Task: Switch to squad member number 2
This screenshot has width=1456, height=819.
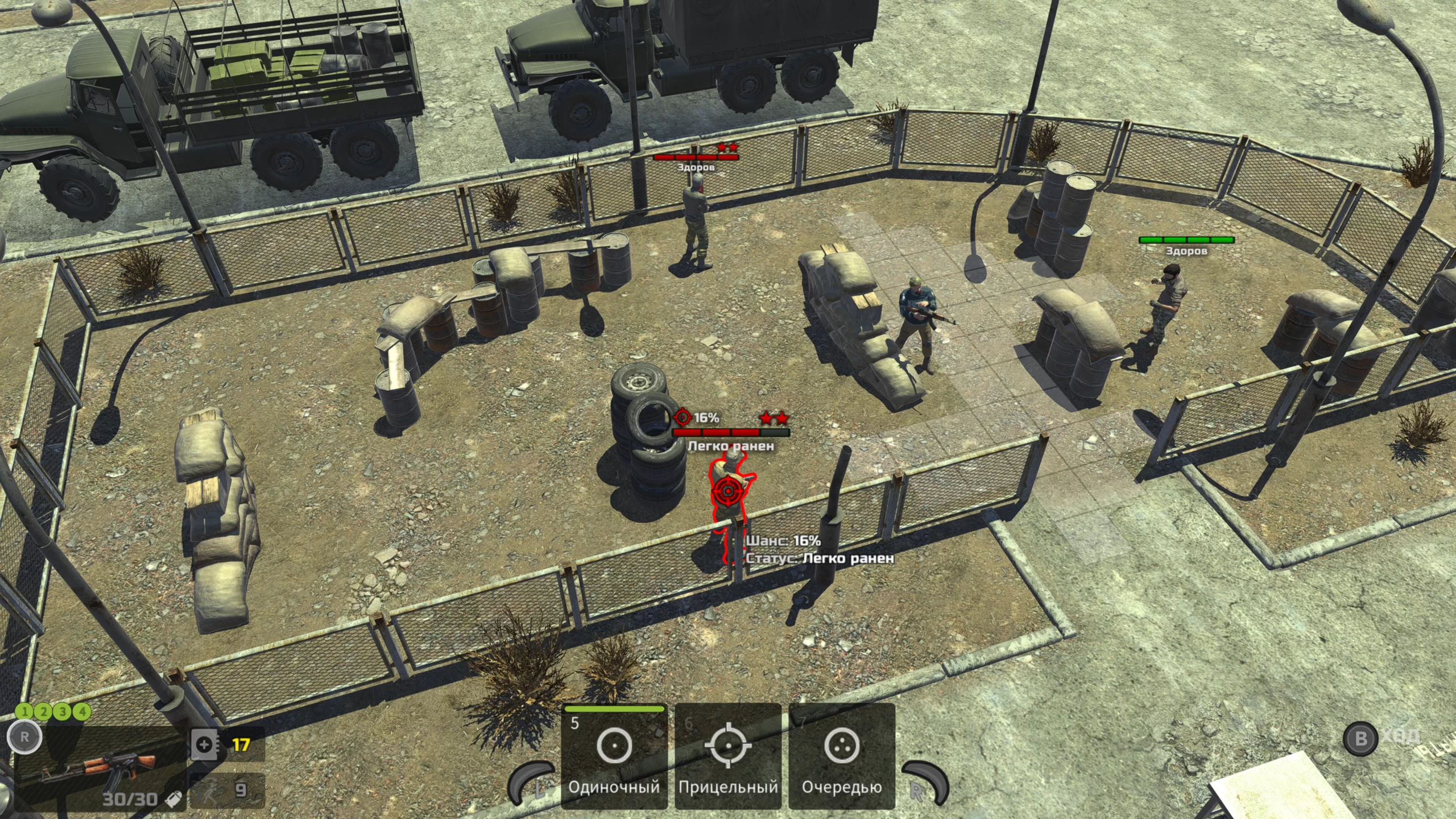Action: (44, 711)
